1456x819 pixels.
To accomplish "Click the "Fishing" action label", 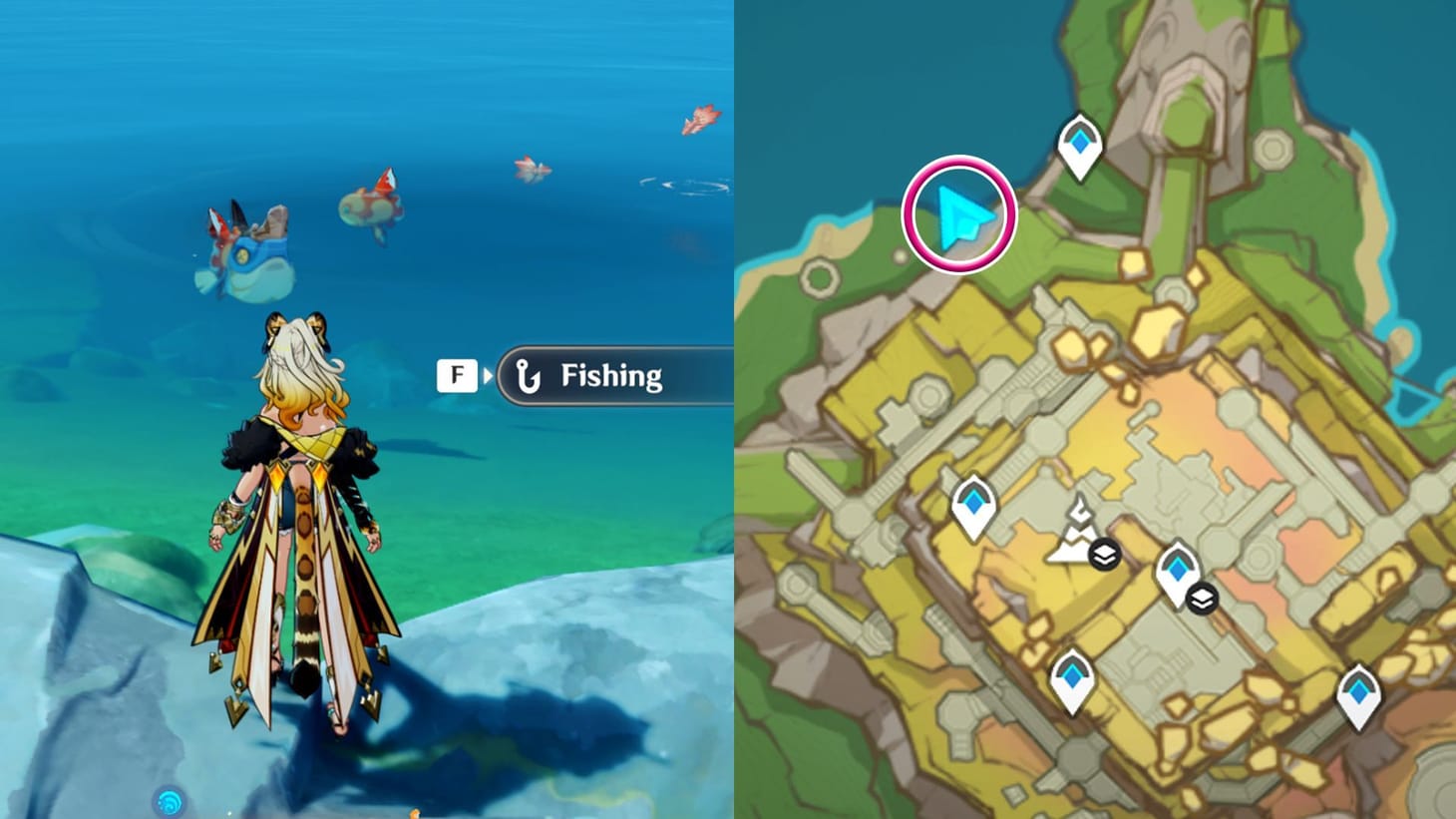I will pyautogui.click(x=611, y=377).
